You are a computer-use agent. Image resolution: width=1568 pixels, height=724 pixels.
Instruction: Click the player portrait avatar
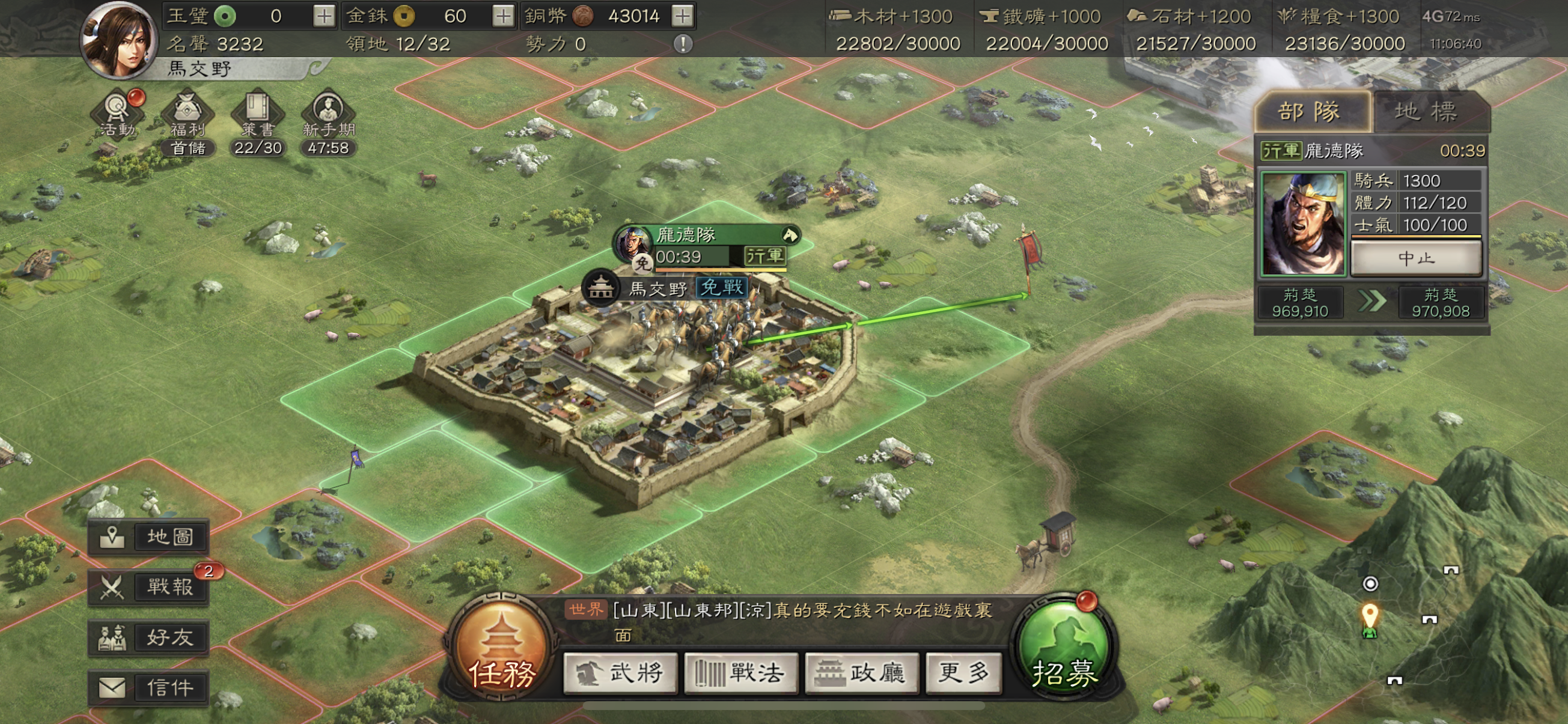pyautogui.click(x=118, y=41)
